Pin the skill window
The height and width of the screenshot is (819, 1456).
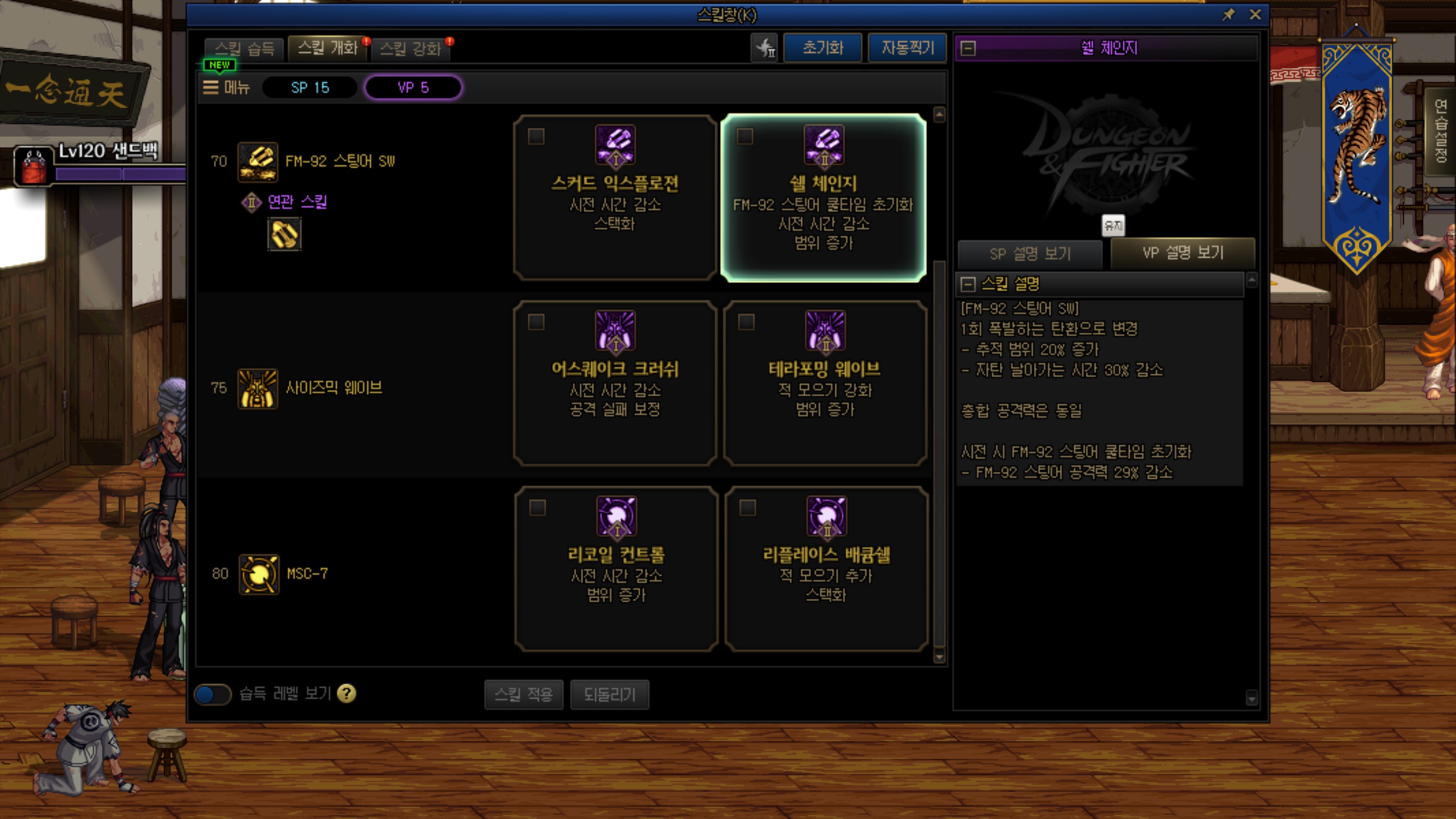(1228, 15)
